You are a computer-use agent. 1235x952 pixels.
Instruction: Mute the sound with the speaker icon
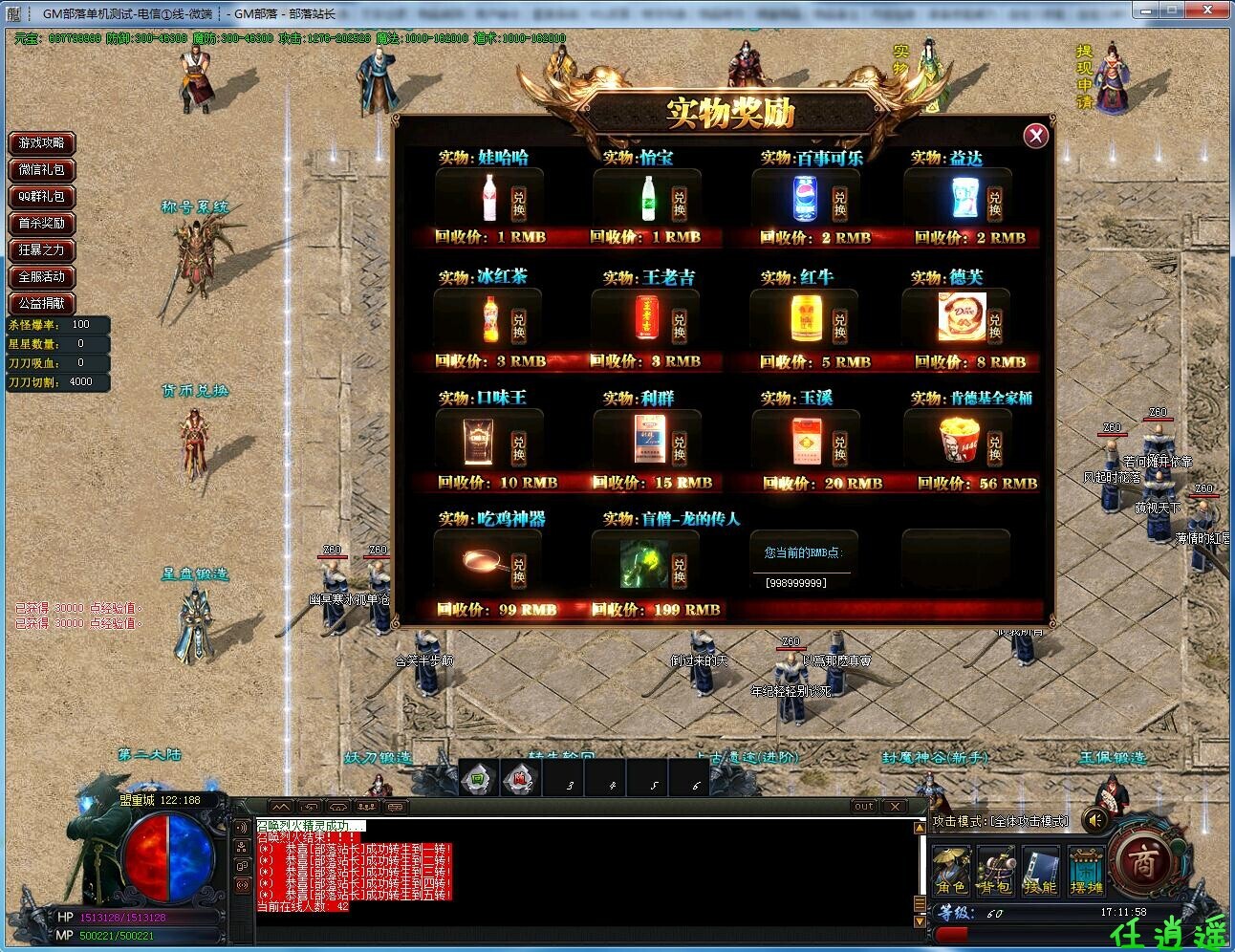coord(1094,819)
